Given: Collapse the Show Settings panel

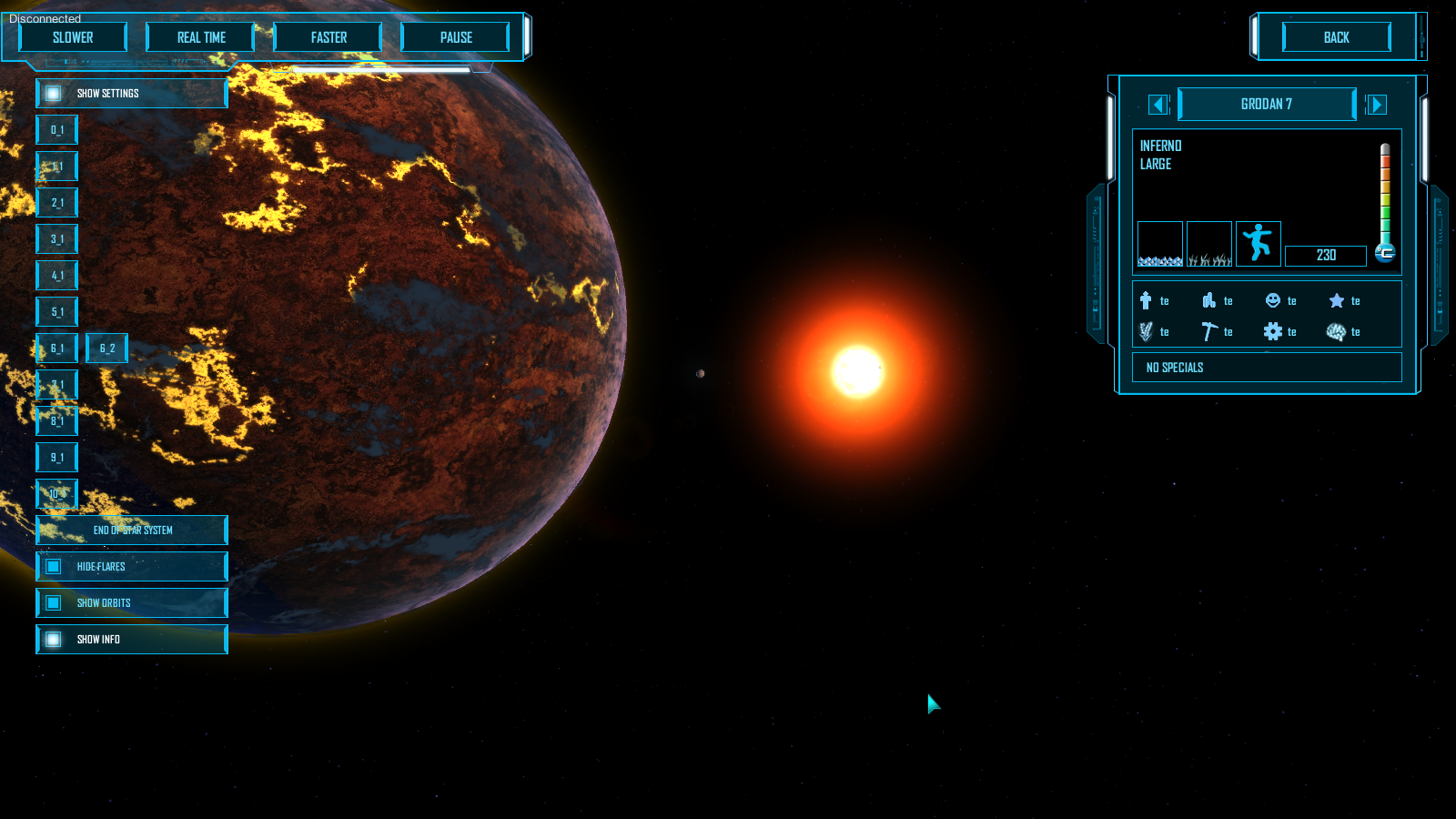Looking at the screenshot, I should [x=52, y=93].
